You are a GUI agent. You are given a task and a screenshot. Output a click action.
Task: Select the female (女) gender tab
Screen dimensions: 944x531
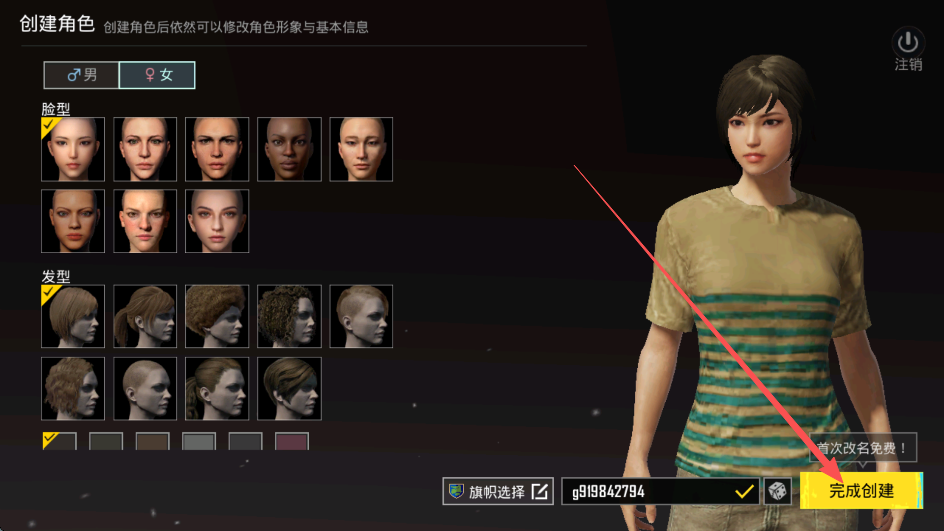coord(157,75)
